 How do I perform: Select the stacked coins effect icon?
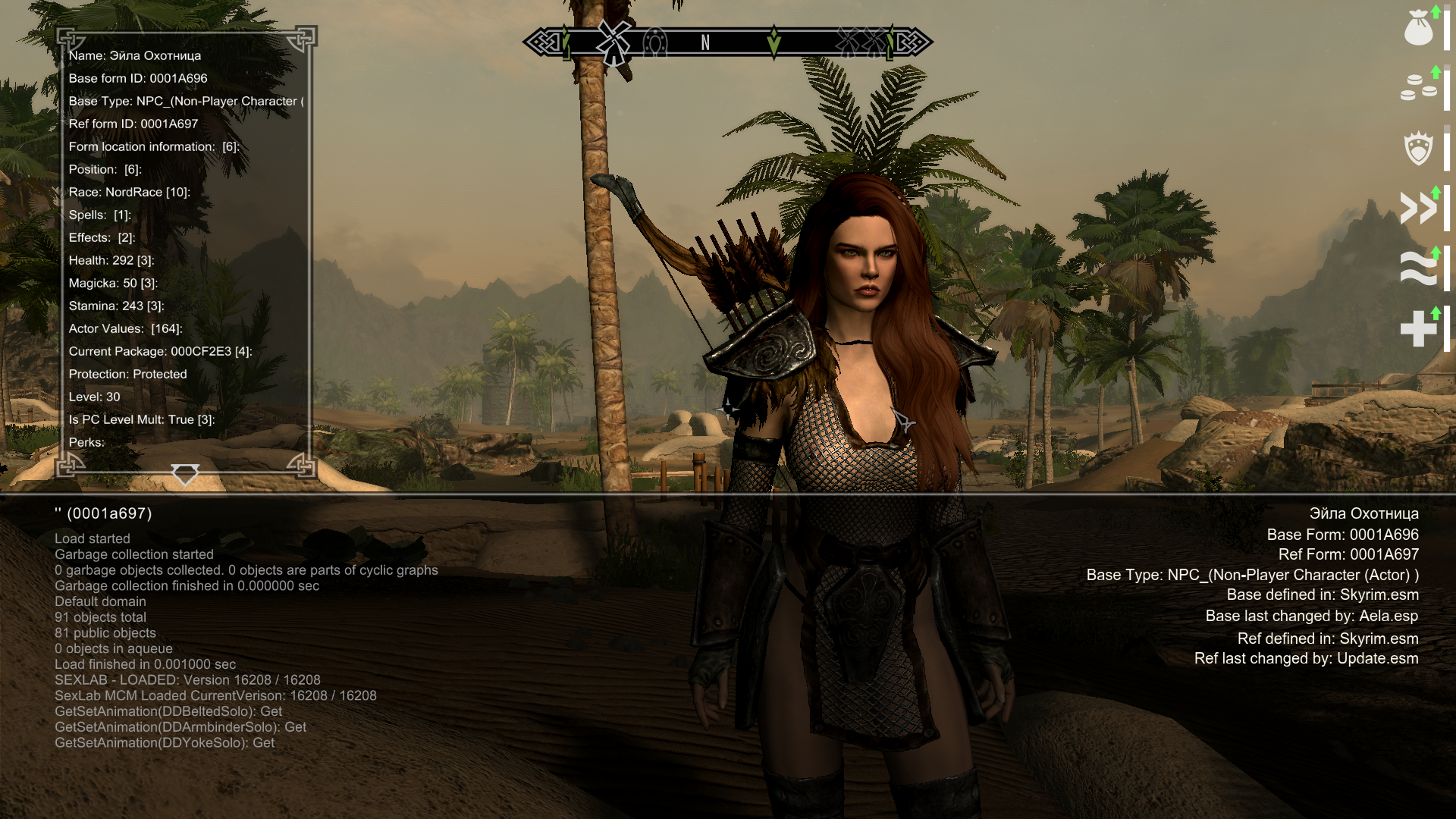coord(1418,87)
